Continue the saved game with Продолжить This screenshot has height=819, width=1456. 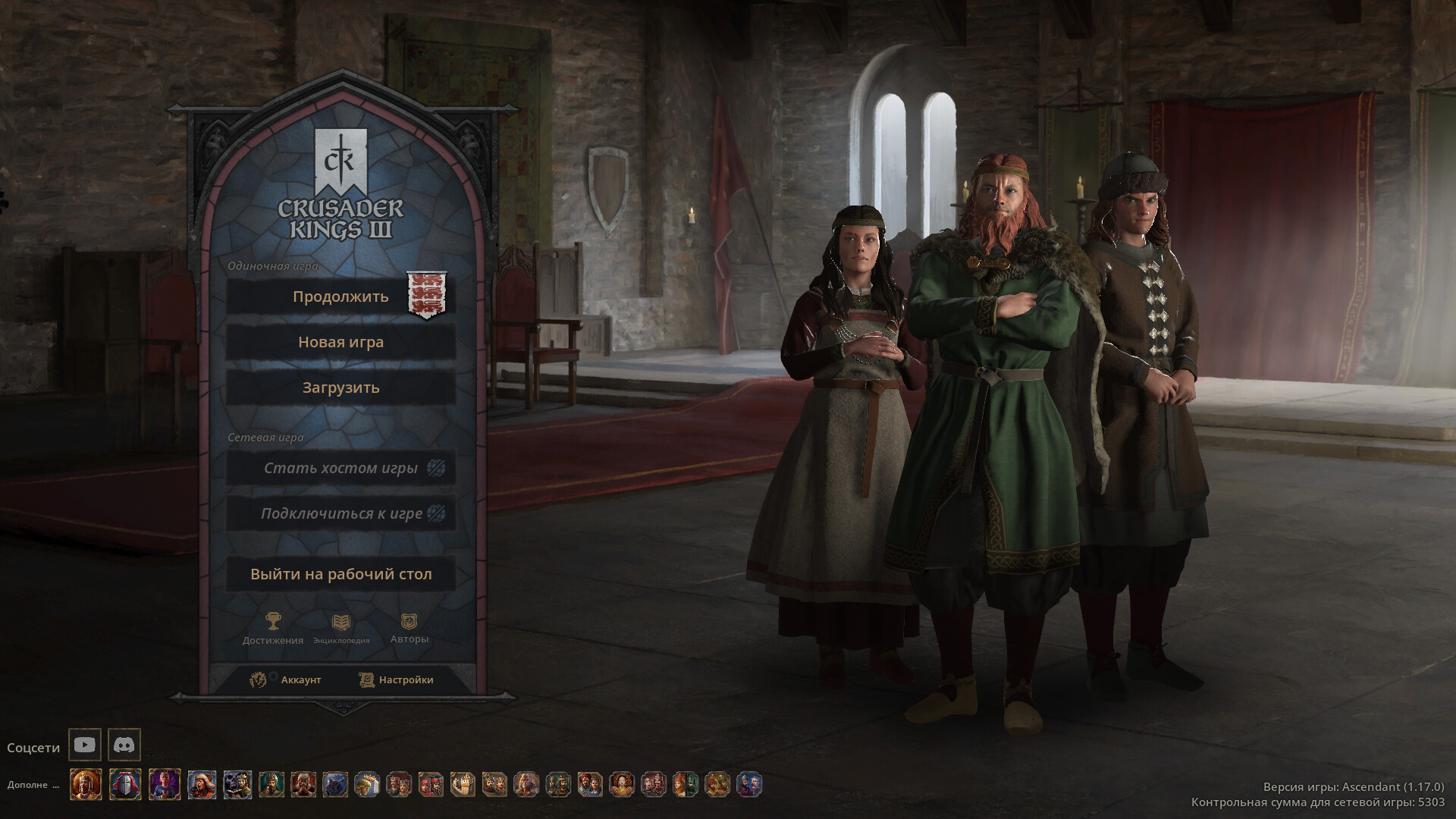[x=340, y=297]
